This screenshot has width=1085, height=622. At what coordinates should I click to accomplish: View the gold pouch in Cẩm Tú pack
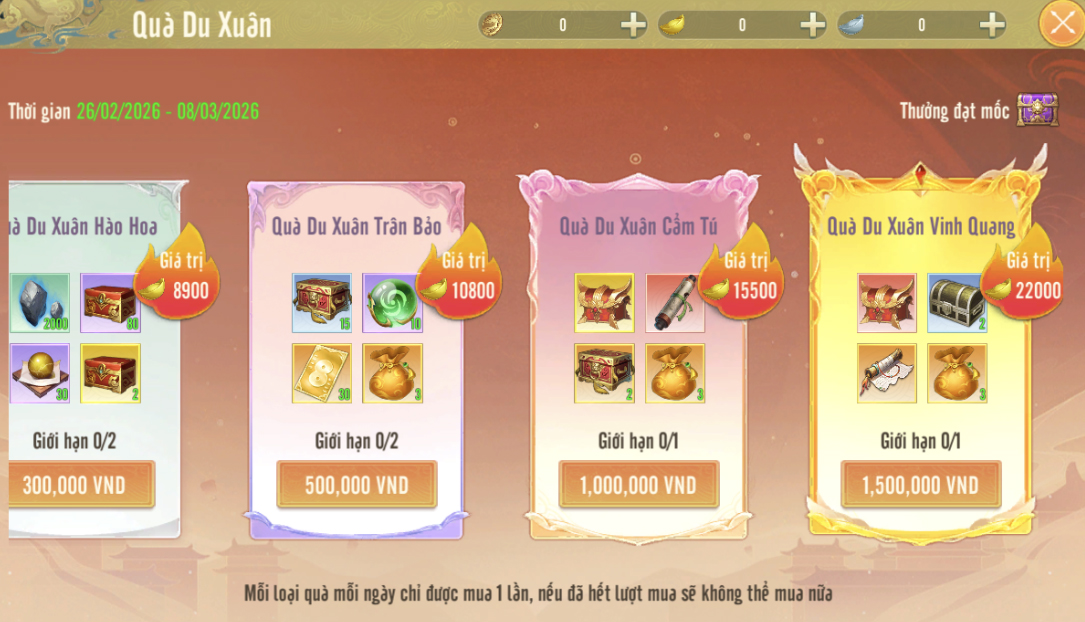coord(675,373)
